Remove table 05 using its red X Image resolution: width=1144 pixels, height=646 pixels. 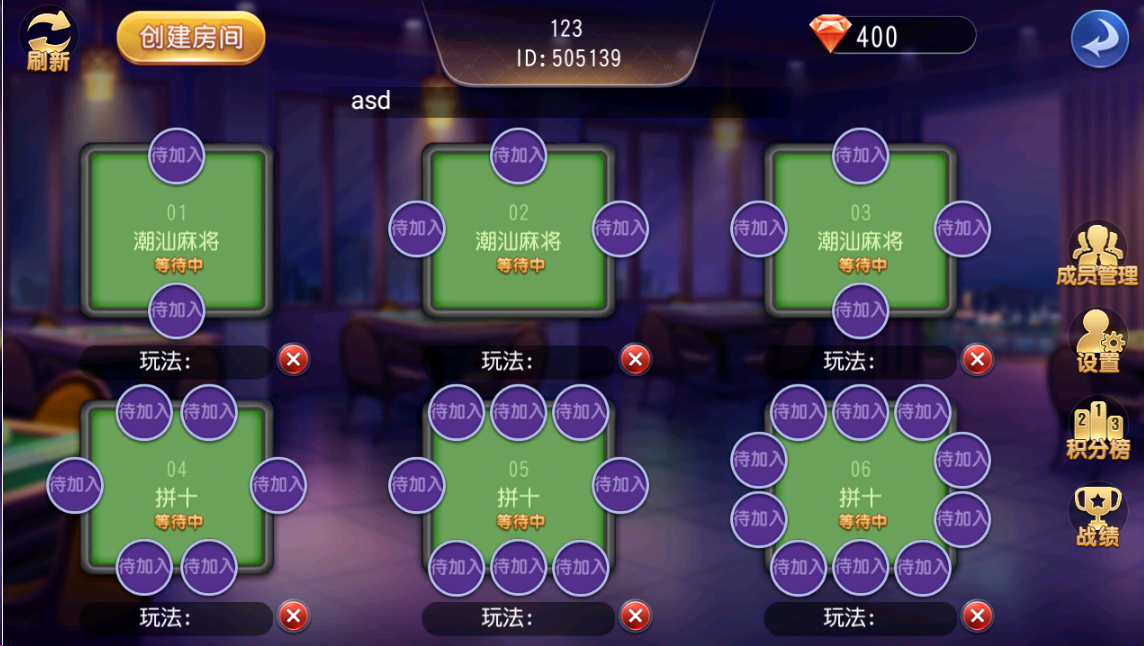point(635,616)
